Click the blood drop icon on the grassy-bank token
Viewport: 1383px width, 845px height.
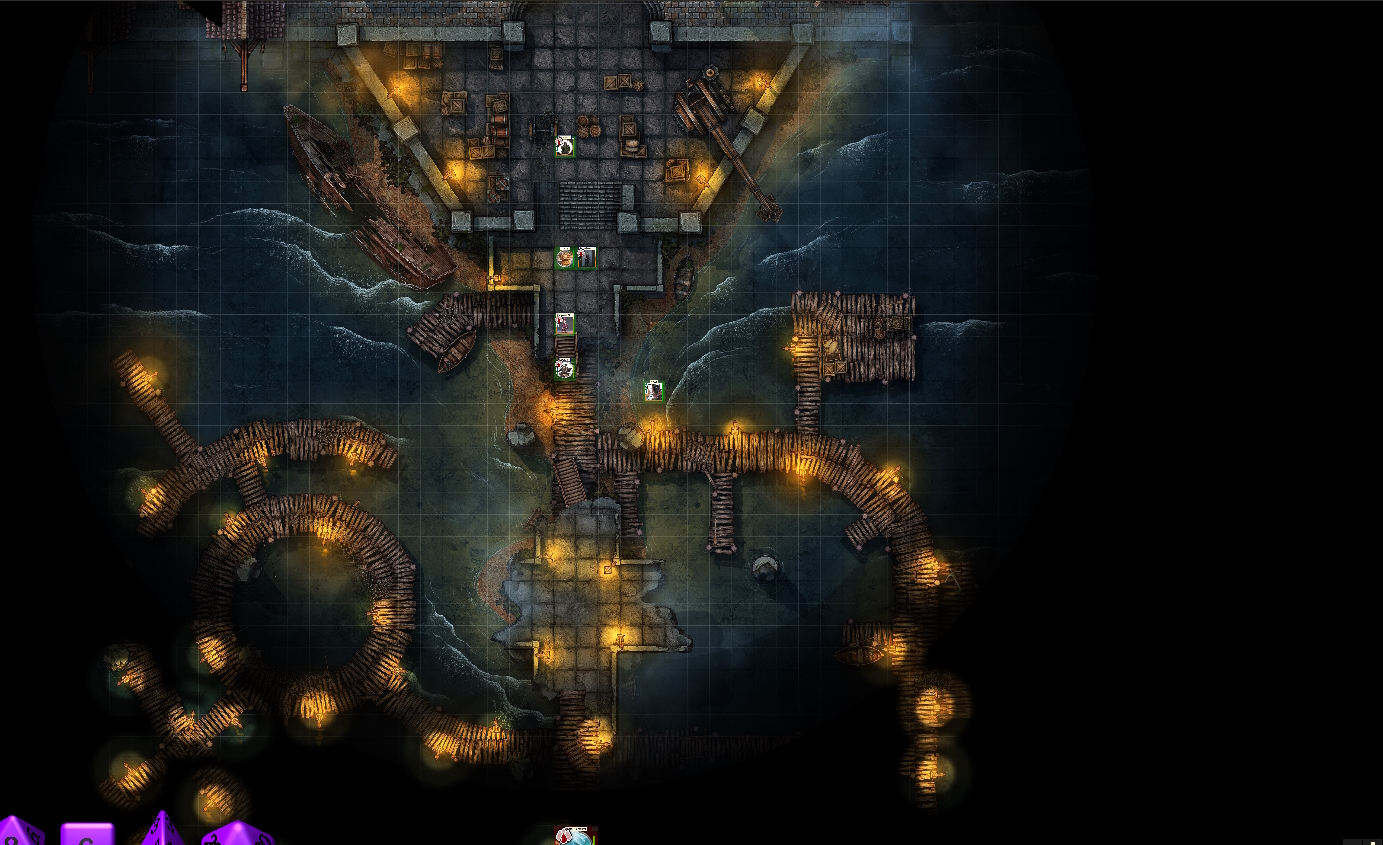tap(647, 389)
